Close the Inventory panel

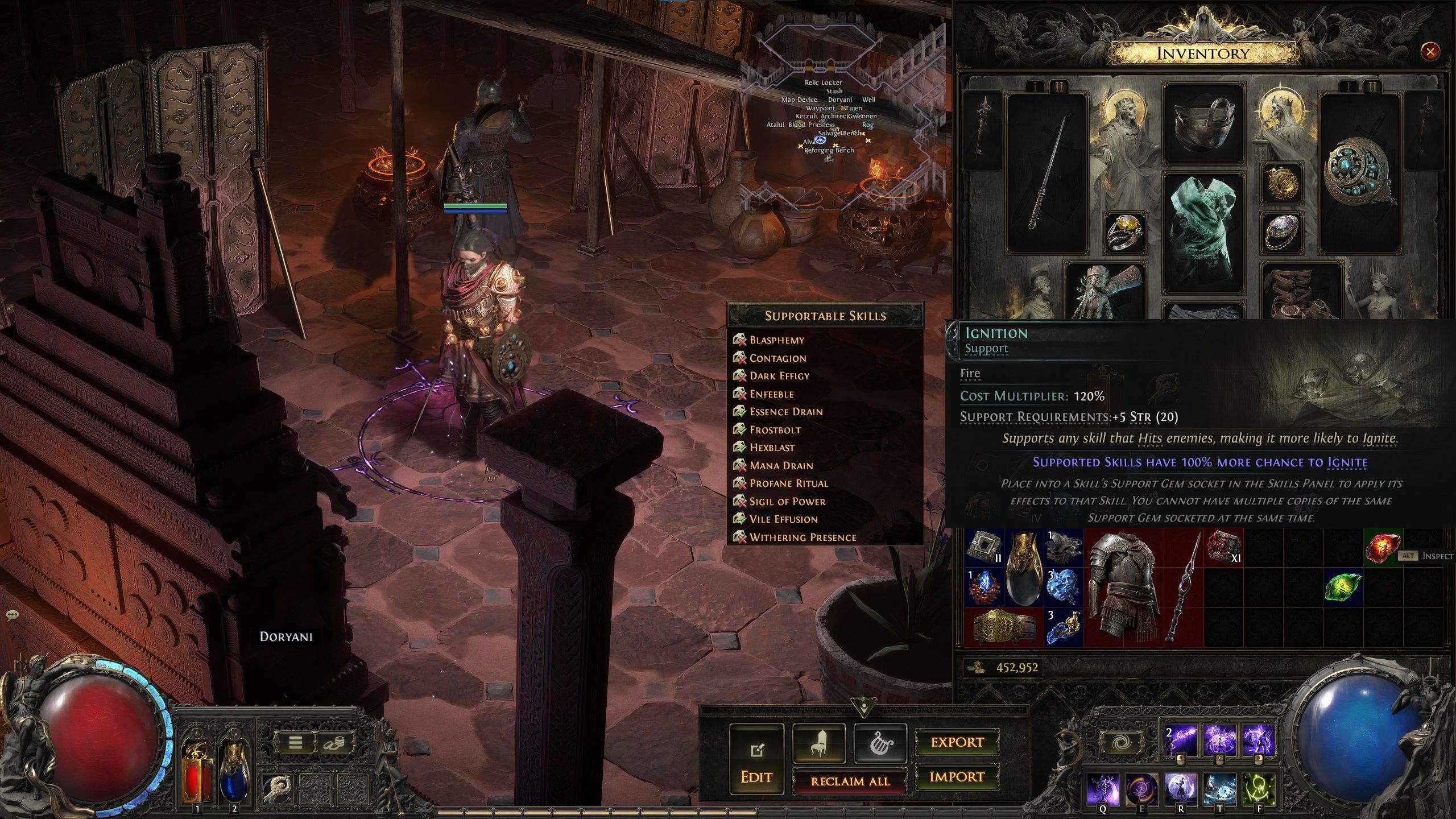coord(1429,52)
